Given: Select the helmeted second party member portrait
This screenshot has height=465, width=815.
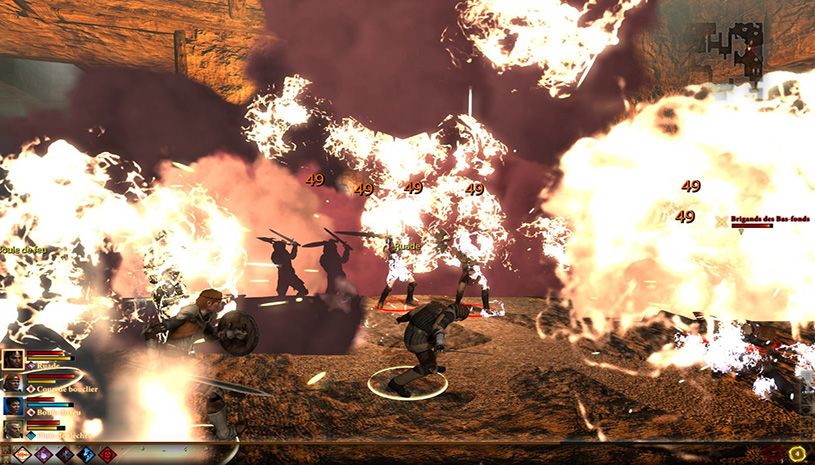Looking at the screenshot, I should point(13,383).
